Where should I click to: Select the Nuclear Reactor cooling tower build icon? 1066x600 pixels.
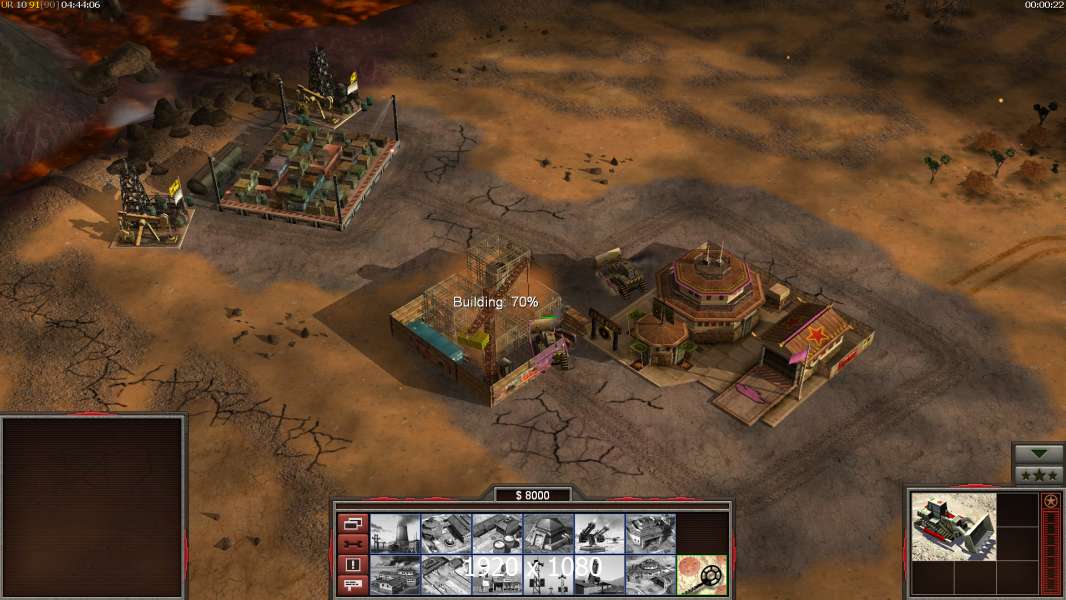pos(395,533)
